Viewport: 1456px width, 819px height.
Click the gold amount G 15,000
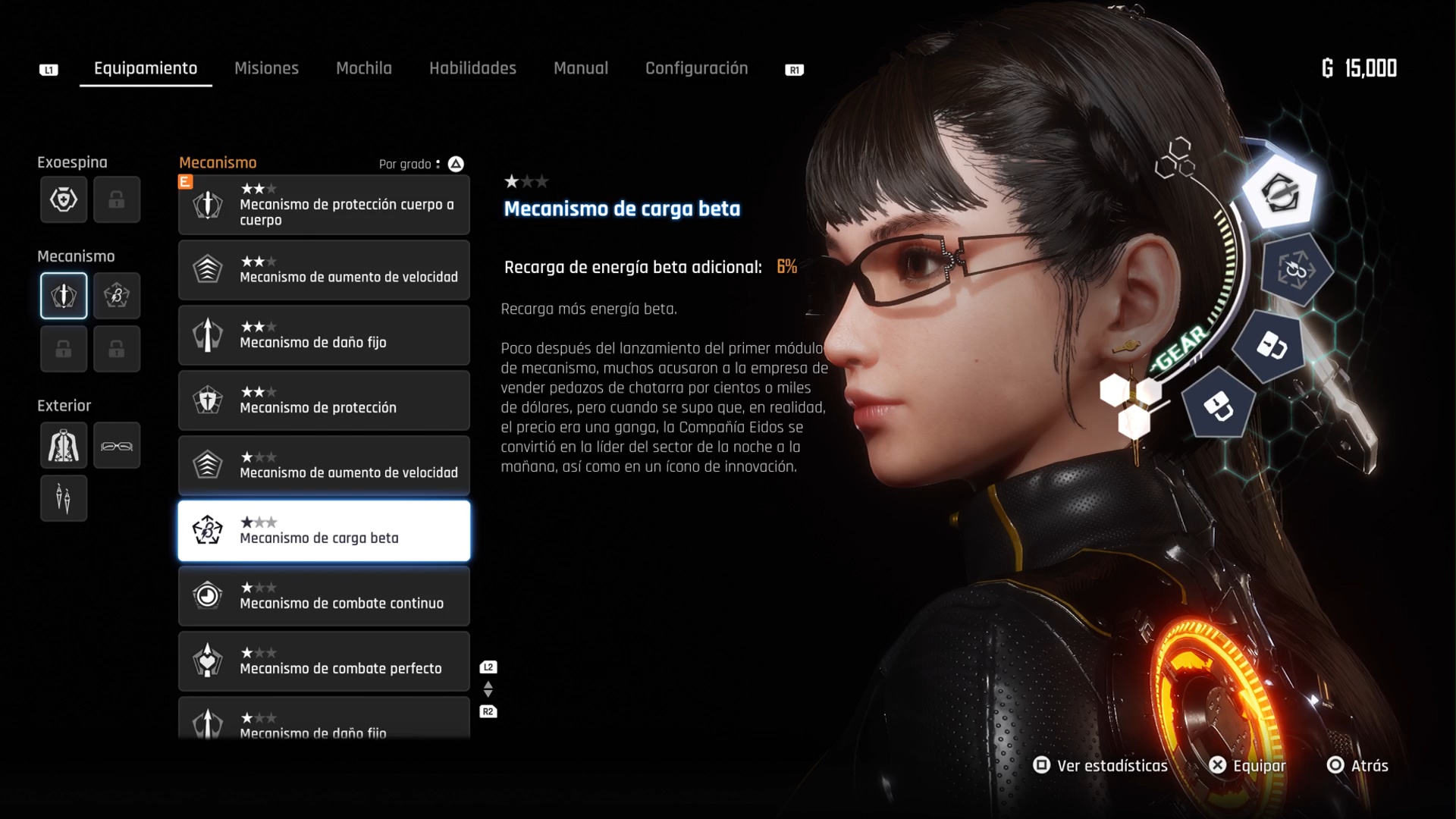tap(1359, 68)
